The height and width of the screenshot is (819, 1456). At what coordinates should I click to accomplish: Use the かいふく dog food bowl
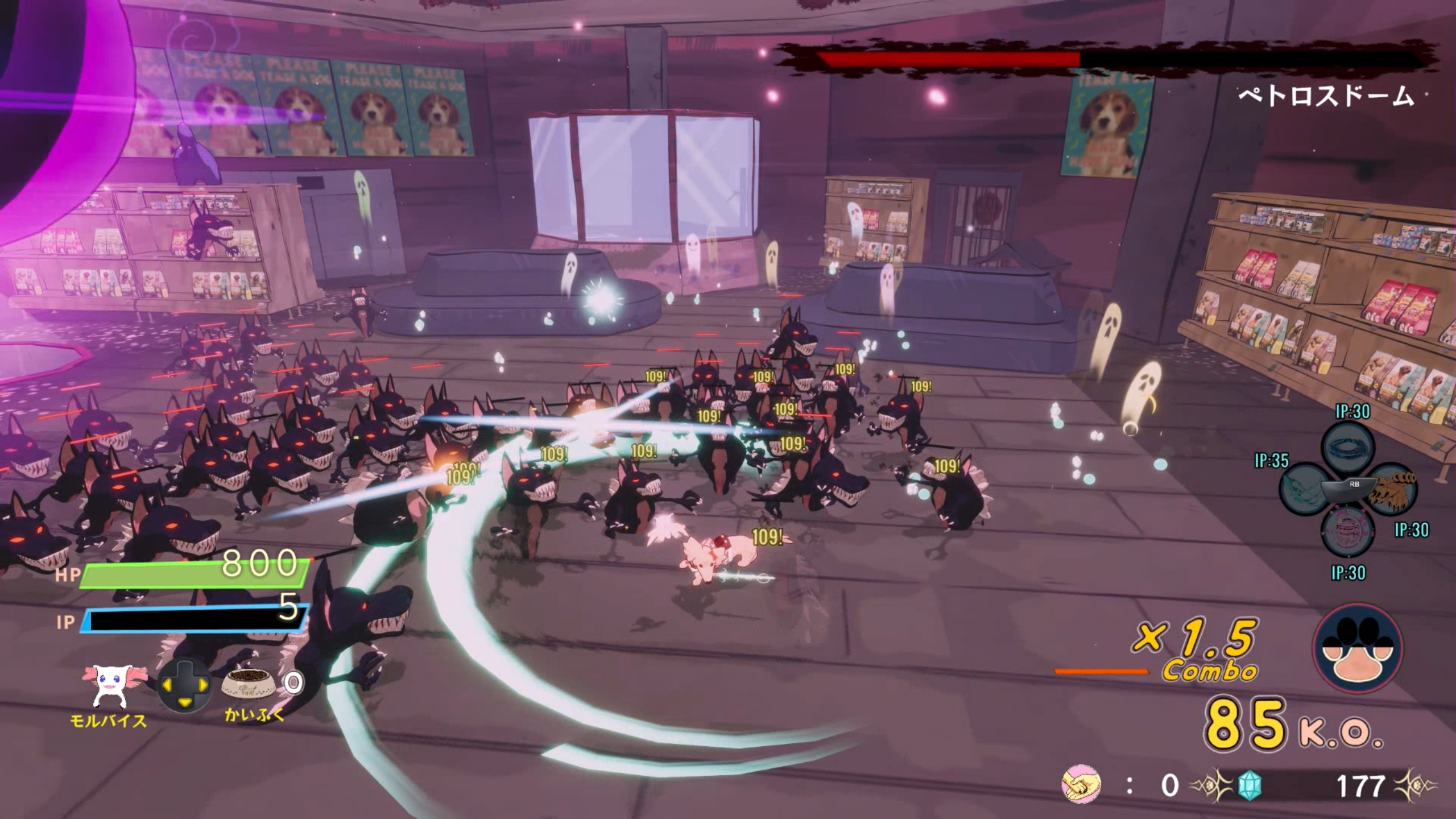click(247, 684)
